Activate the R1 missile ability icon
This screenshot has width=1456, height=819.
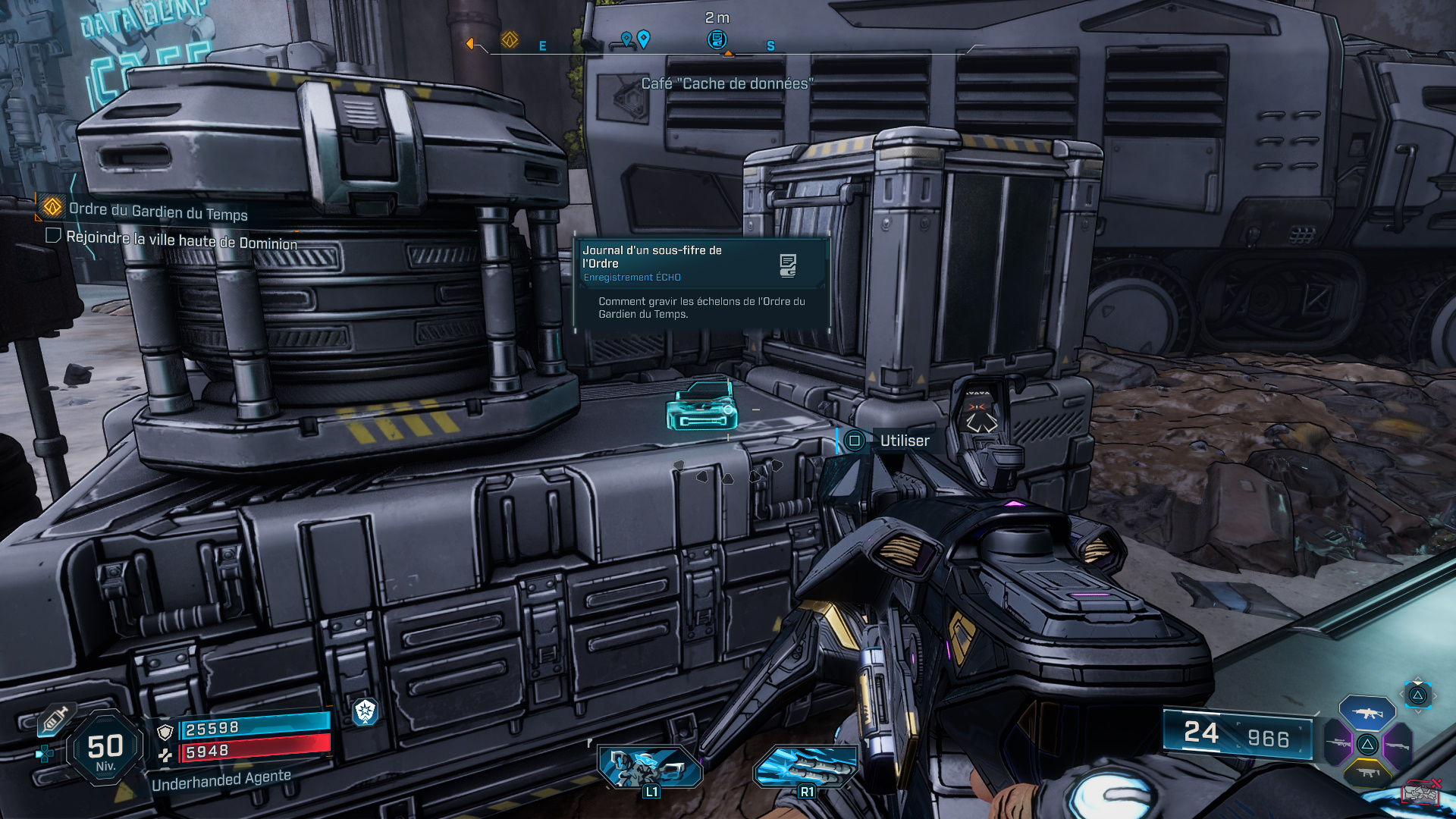click(x=805, y=767)
